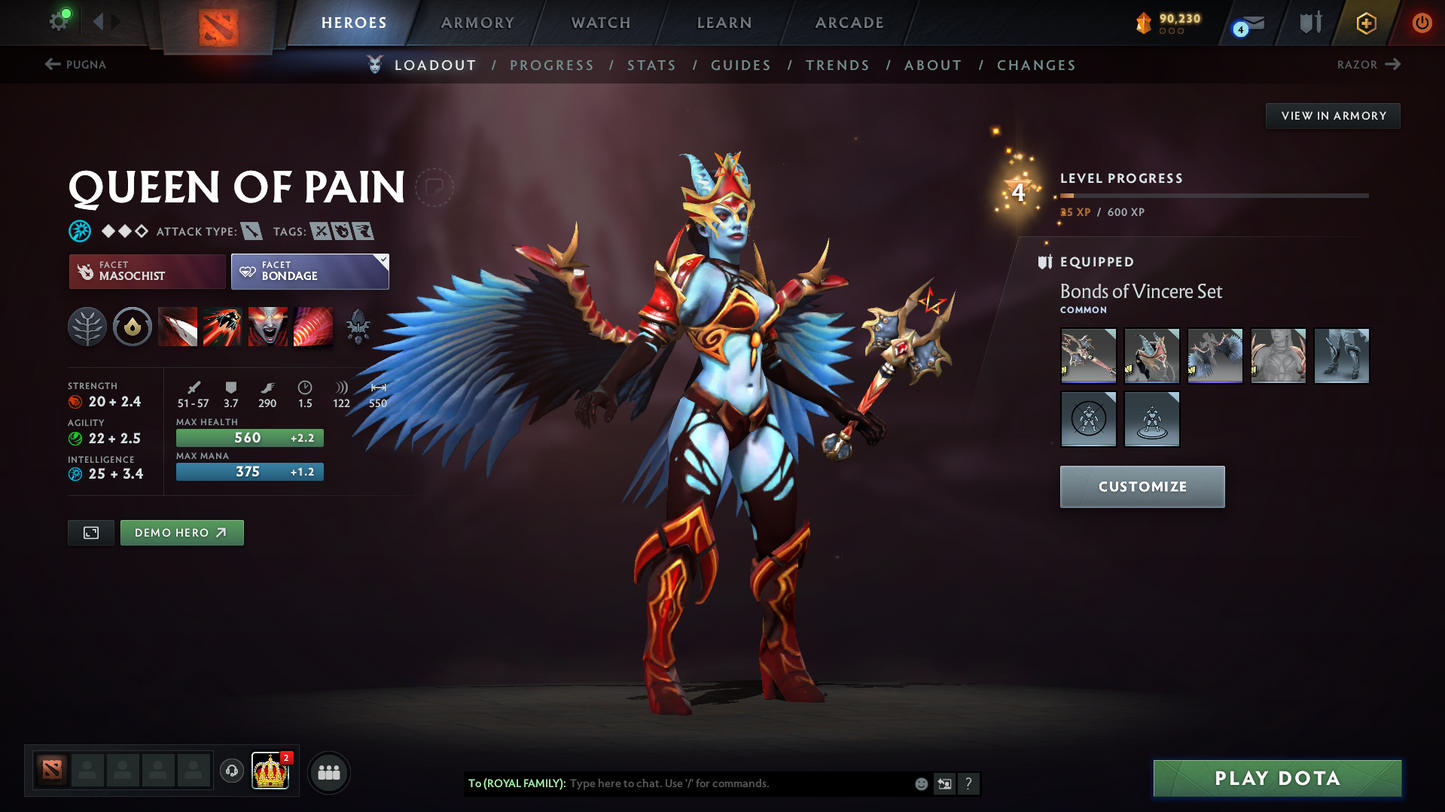This screenshot has height=812, width=1445.
Task: Launch Demo Hero mode
Action: coord(181,533)
